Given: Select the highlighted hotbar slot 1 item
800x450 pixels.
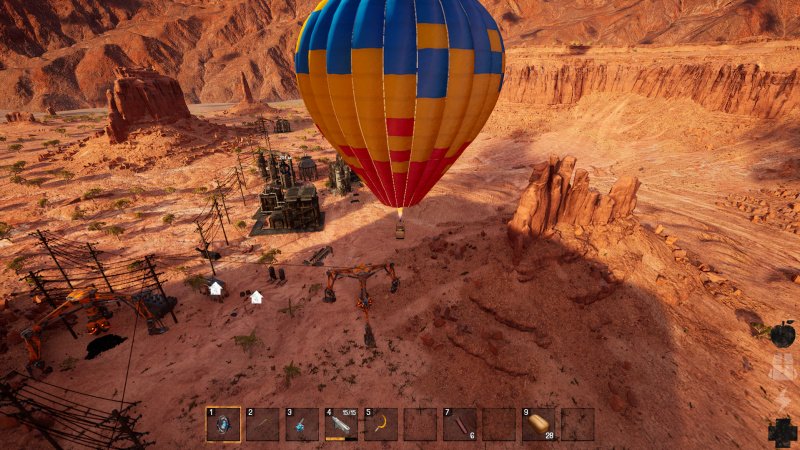Looking at the screenshot, I should tap(223, 424).
